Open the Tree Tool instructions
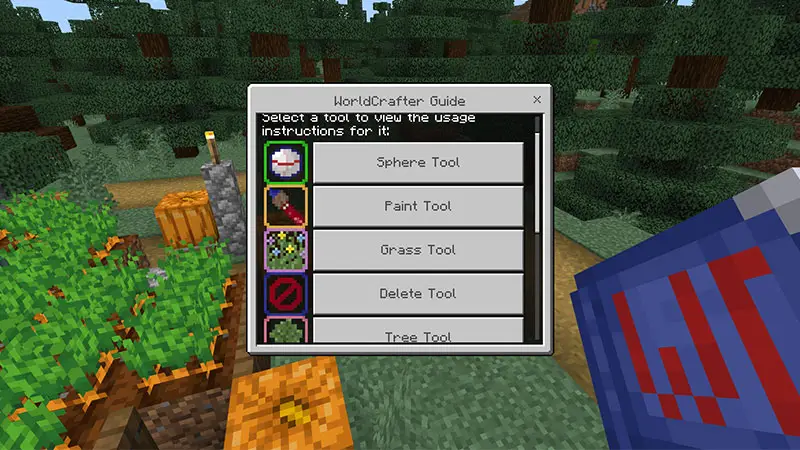Viewport: 800px width, 450px height. (x=418, y=332)
